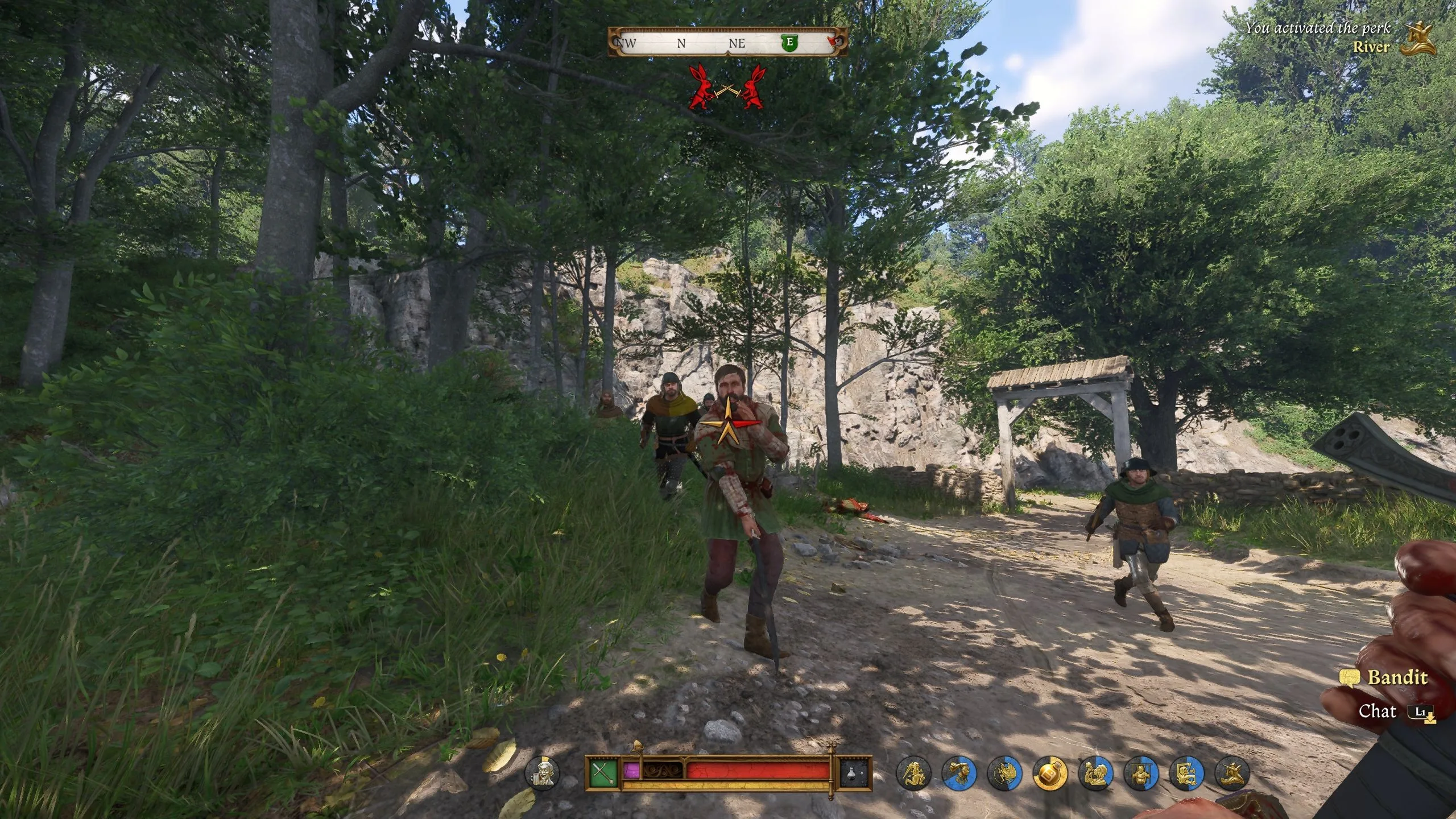Activate the golden potion bottle buff icon
The height and width of the screenshot is (819, 1456).
pos(1050,774)
